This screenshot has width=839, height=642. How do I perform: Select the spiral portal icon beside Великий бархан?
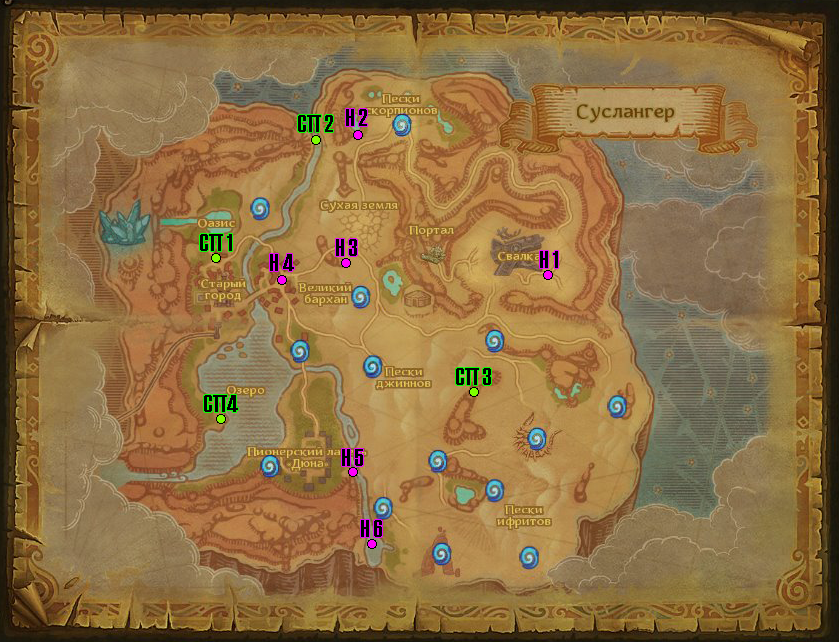361,296
